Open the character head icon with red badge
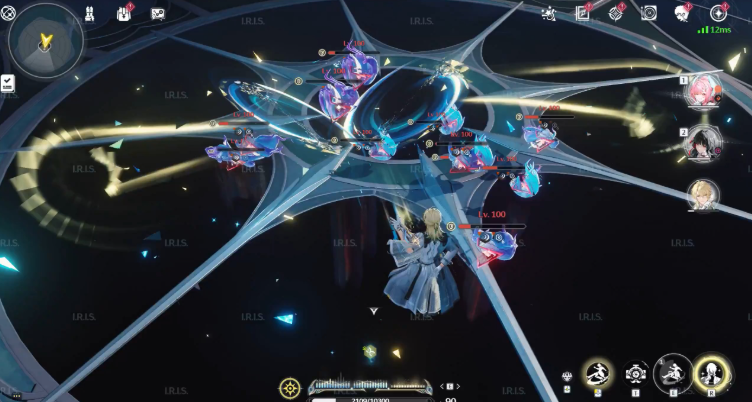Screen dimensions: 752x402 click(x=683, y=13)
